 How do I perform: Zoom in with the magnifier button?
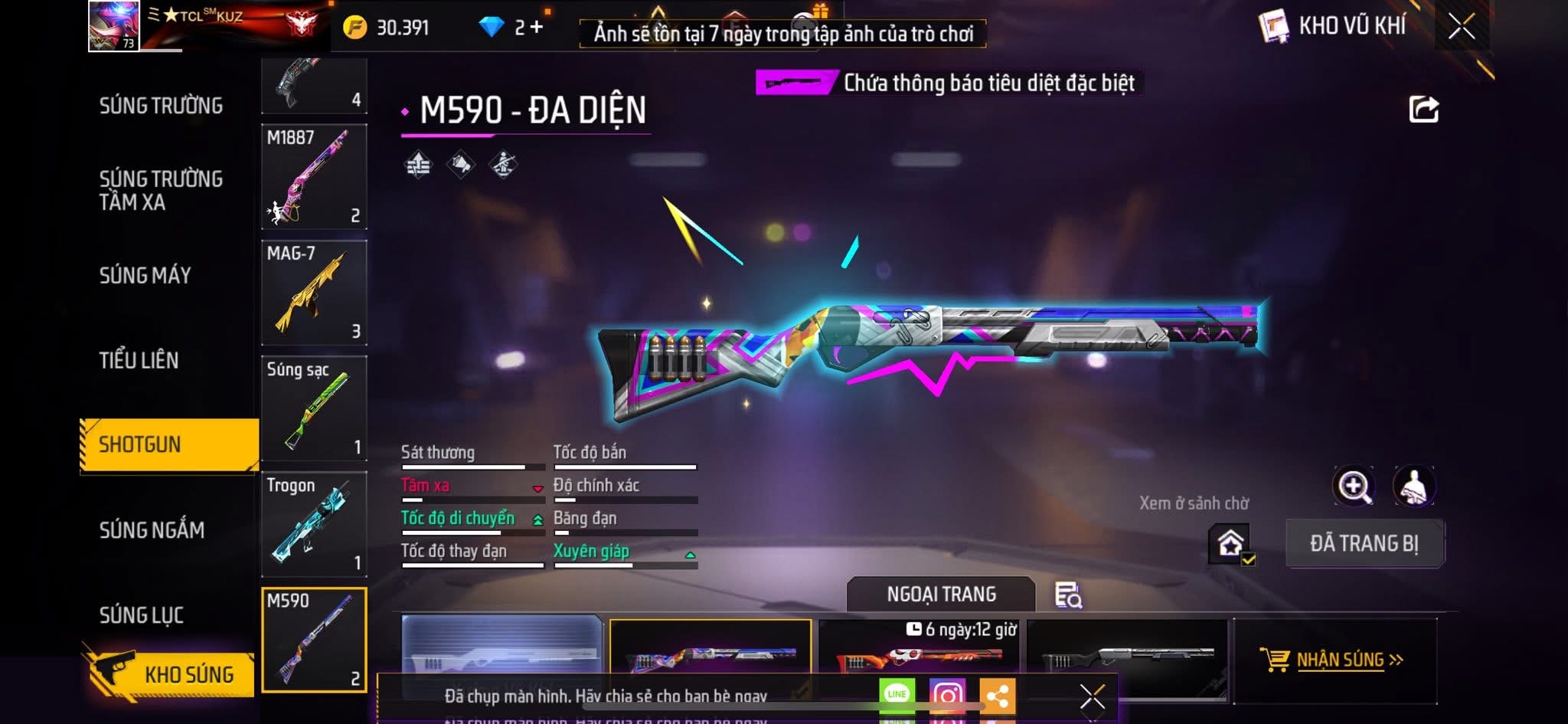point(1354,486)
